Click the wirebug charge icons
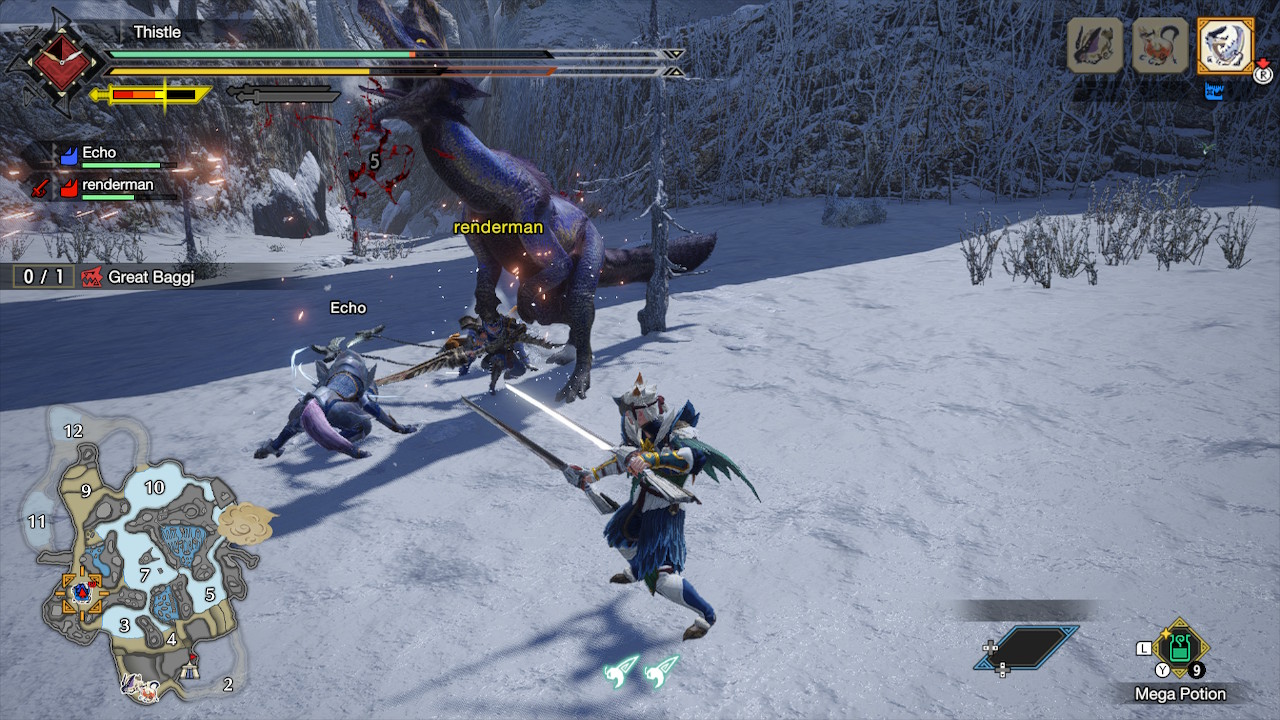 pos(641,671)
